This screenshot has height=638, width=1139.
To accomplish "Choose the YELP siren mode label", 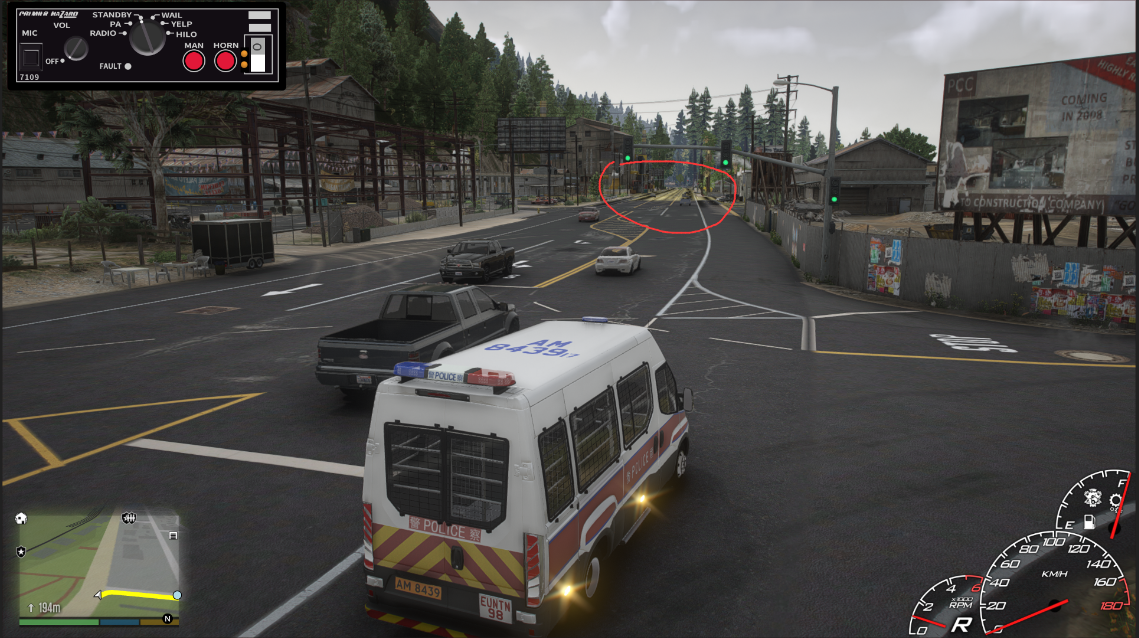I will coord(181,24).
